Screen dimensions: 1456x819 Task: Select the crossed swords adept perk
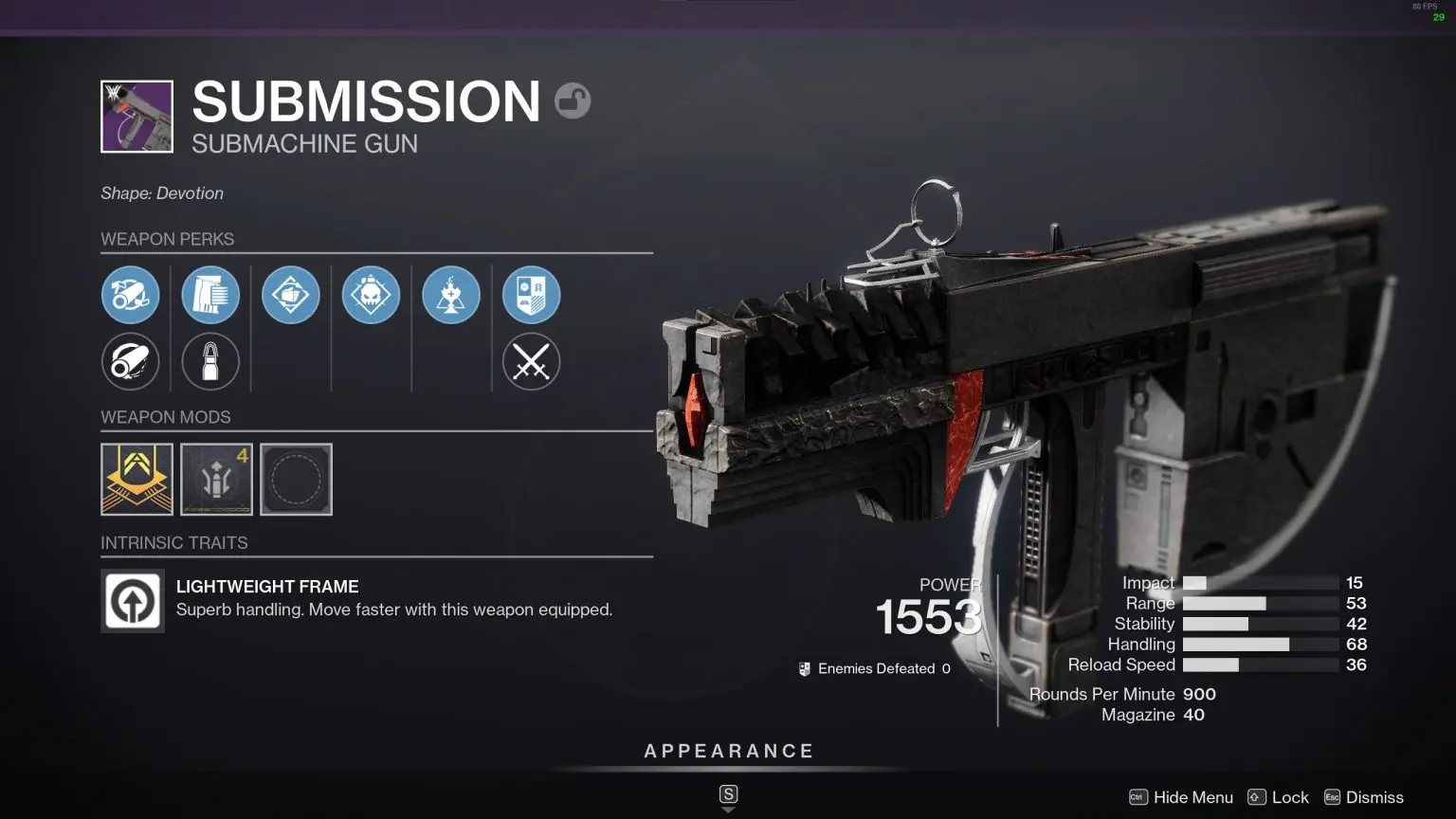(532, 362)
